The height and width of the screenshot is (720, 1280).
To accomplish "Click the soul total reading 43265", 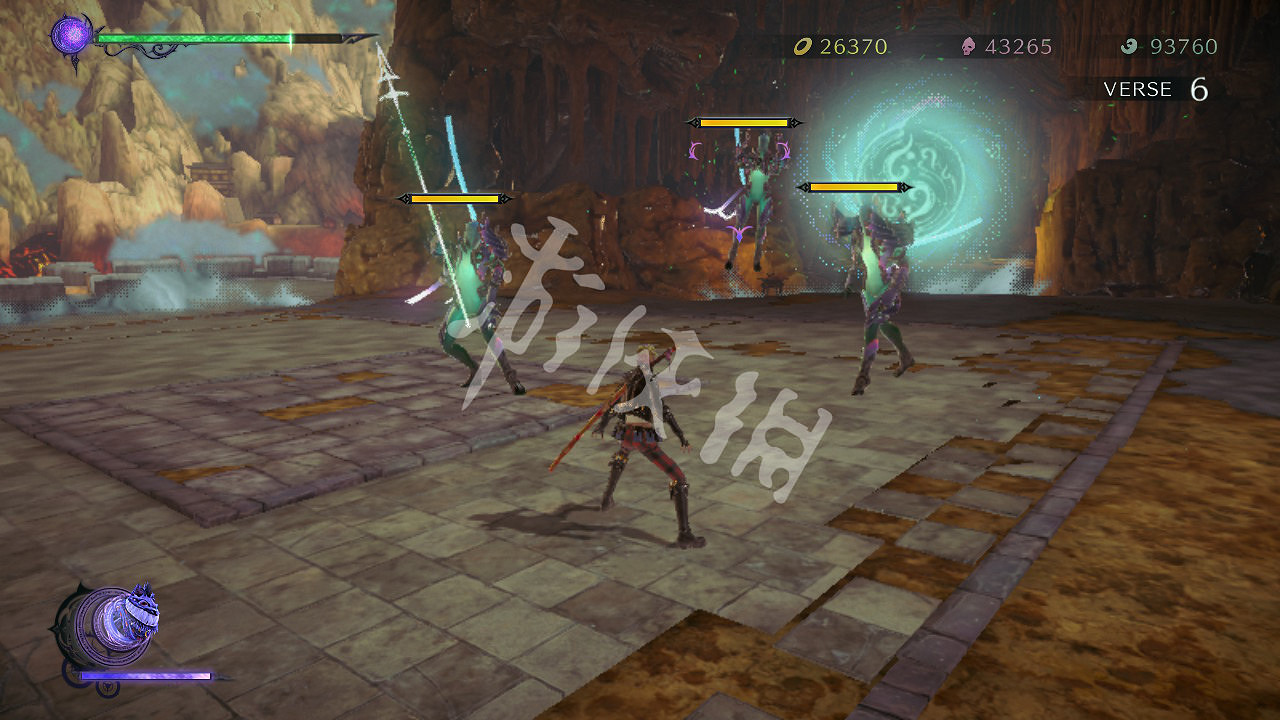I will (x=1016, y=46).
